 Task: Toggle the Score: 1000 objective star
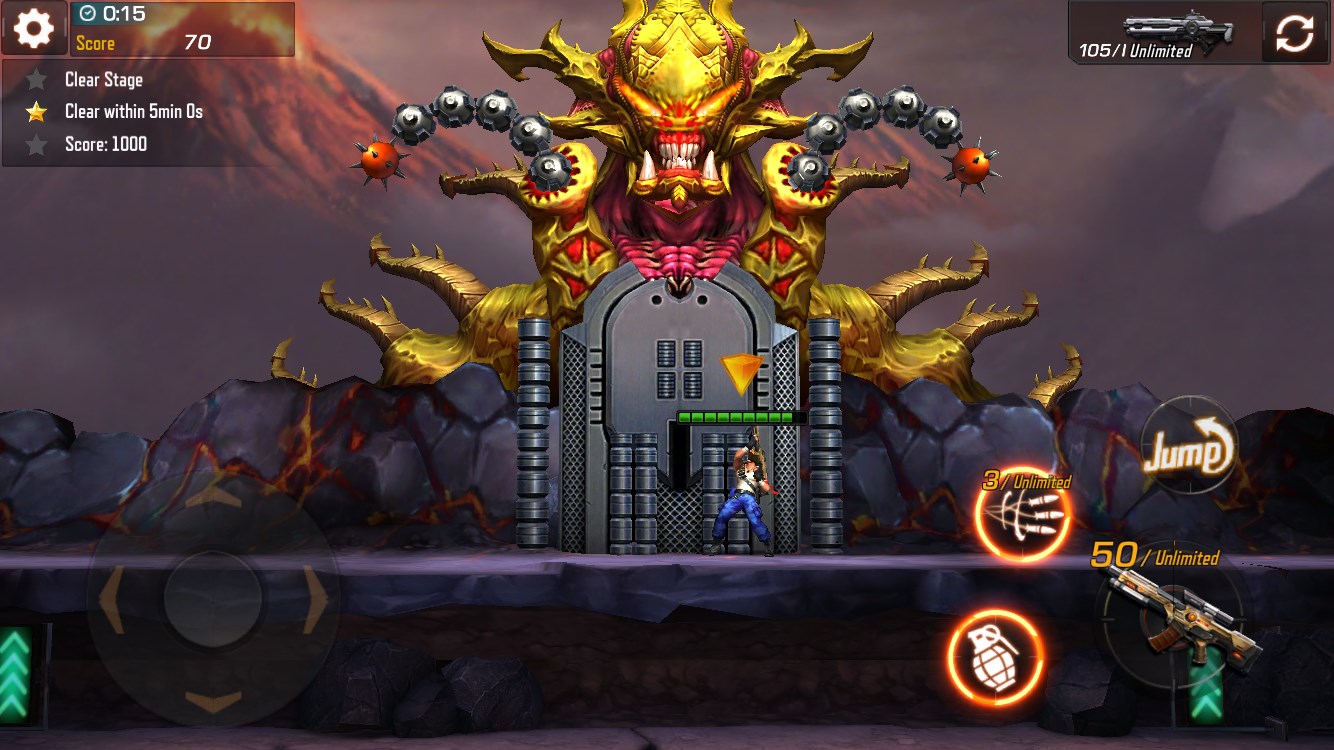[37, 143]
